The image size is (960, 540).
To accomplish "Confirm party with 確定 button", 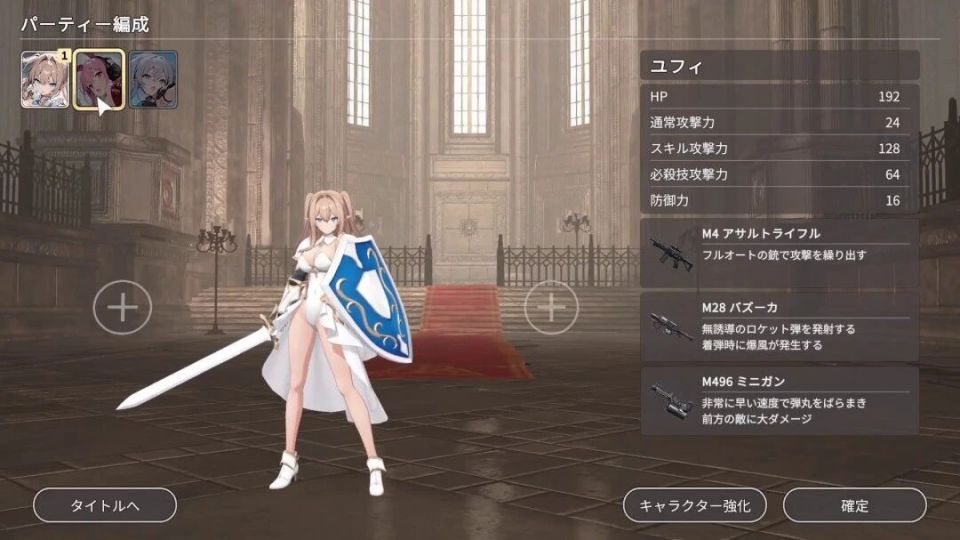I will coord(854,505).
